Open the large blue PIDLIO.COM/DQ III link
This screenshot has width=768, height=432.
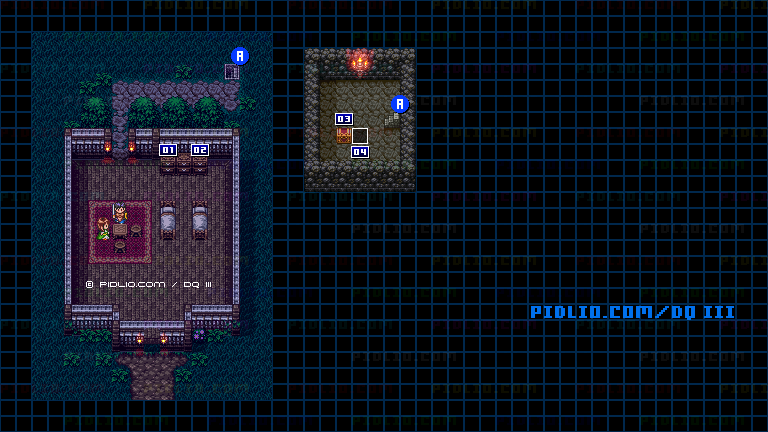click(632, 312)
